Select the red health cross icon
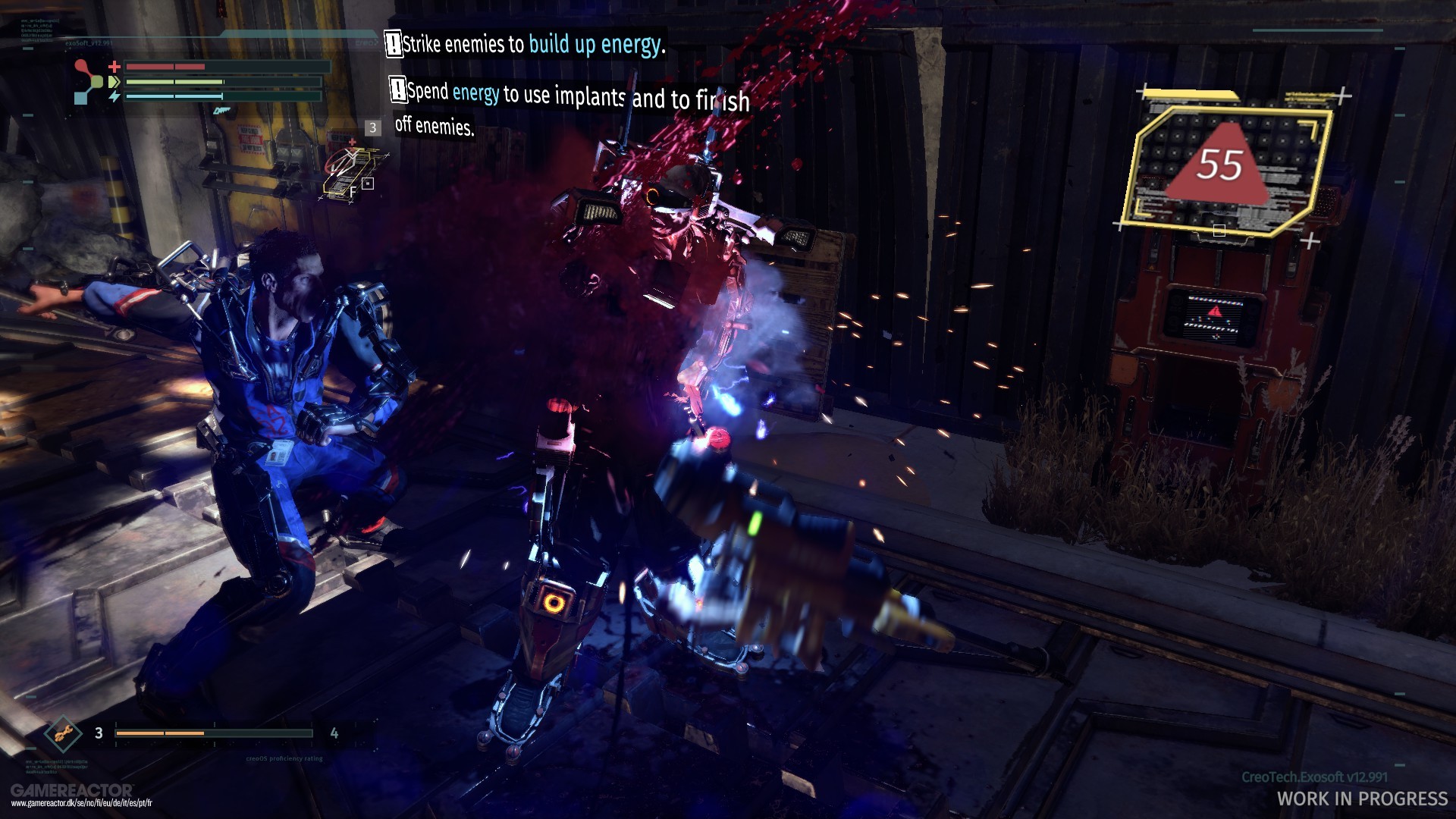This screenshot has height=819, width=1456. click(x=115, y=67)
